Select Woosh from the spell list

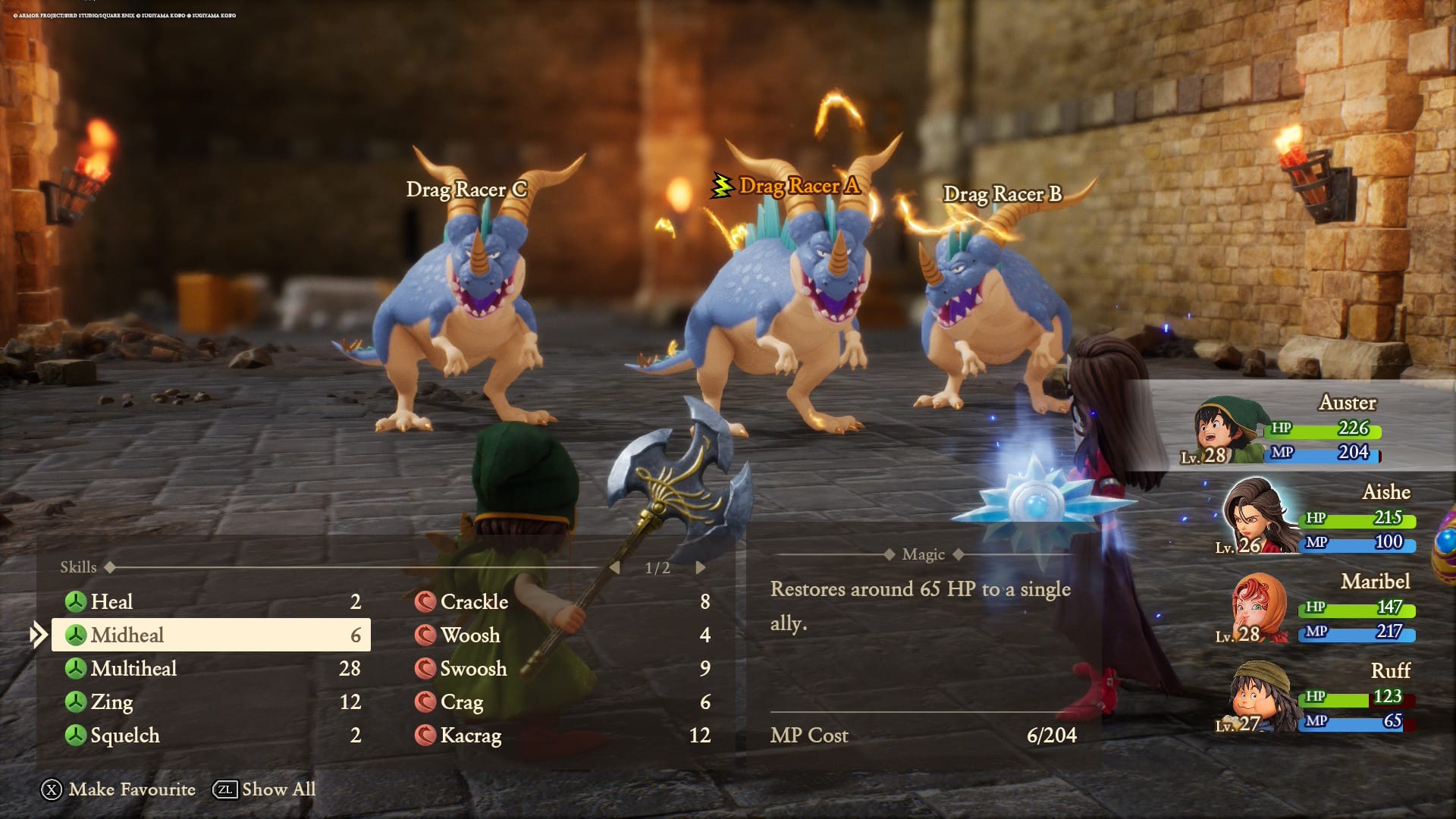pyautogui.click(x=561, y=635)
